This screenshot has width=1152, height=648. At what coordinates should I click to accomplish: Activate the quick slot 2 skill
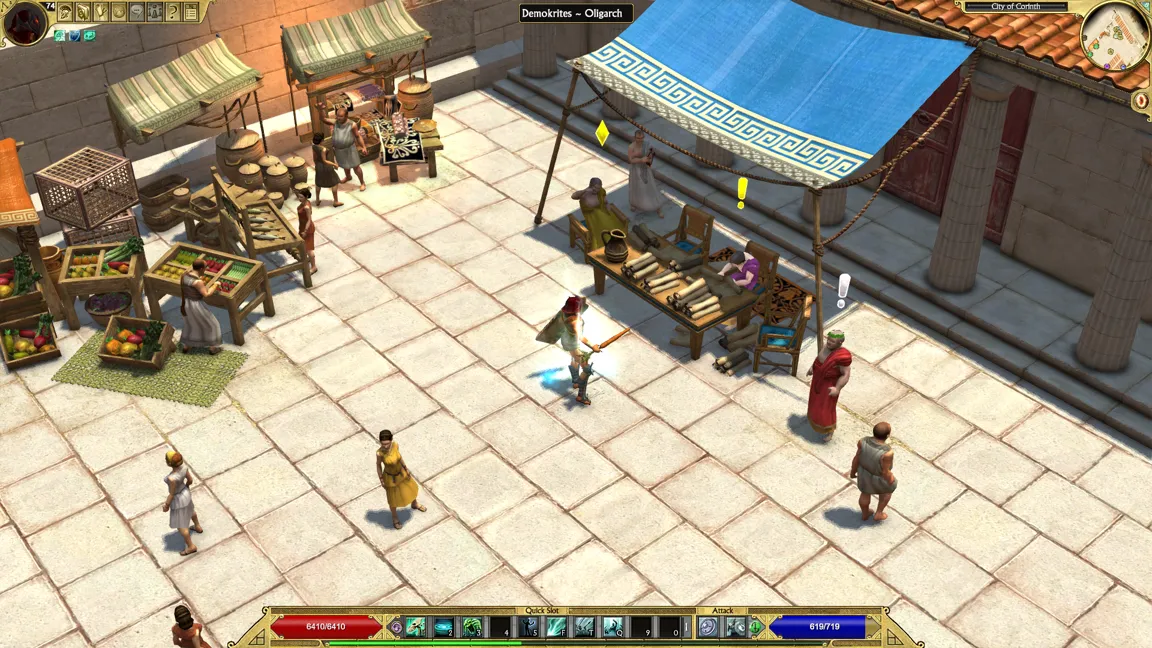pyautogui.click(x=444, y=628)
